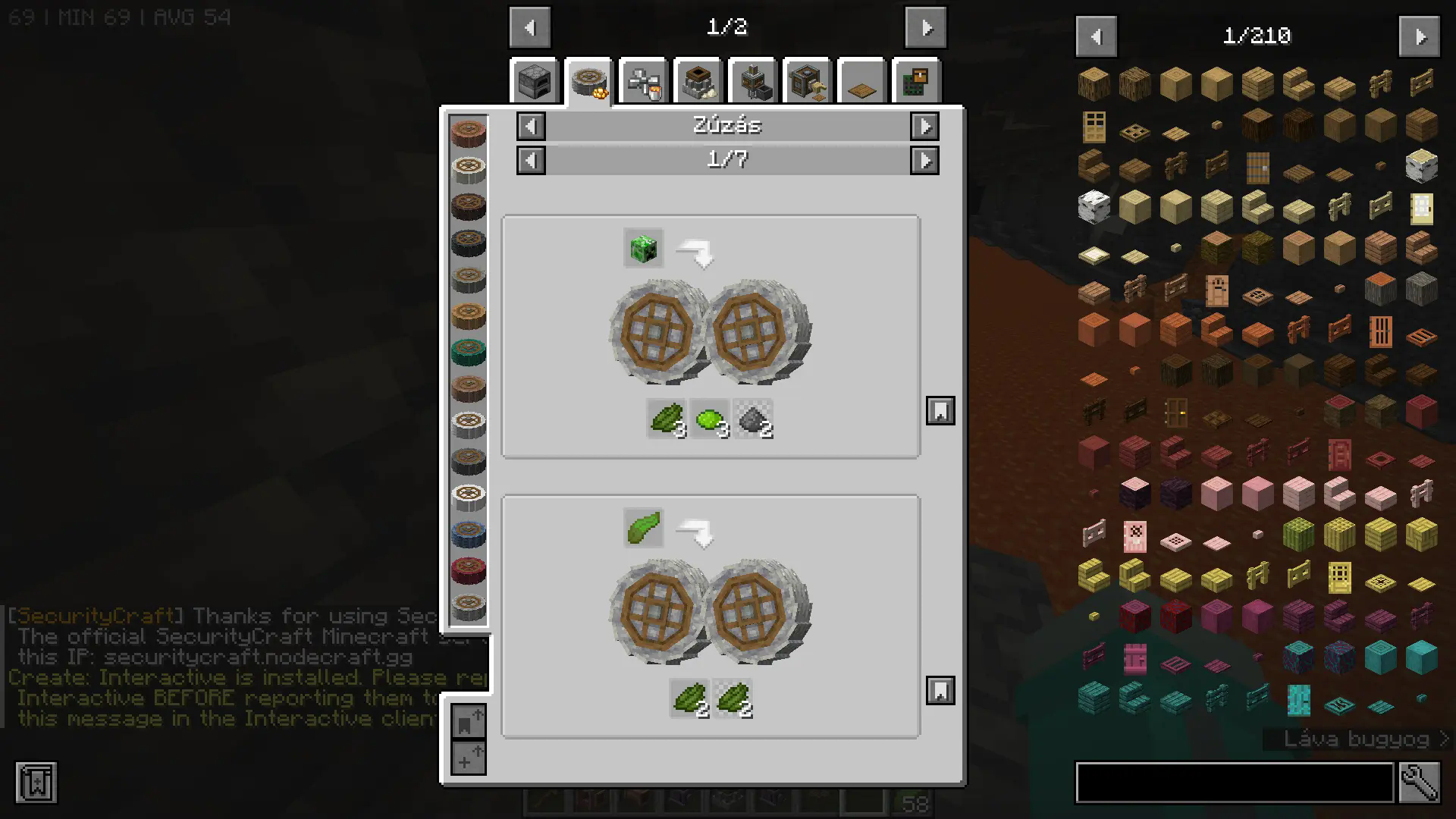Go to previous item list page from 1/210
Viewport: 1456px width, 819px height.
(1096, 36)
